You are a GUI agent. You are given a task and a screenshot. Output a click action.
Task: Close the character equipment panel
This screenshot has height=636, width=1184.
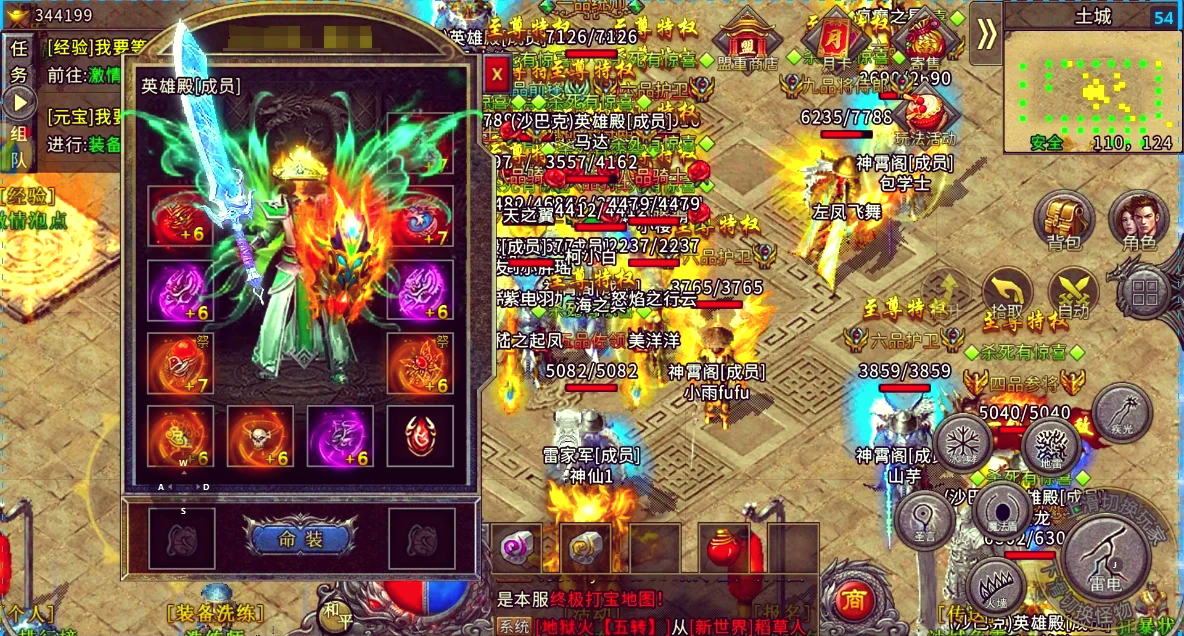(496, 73)
